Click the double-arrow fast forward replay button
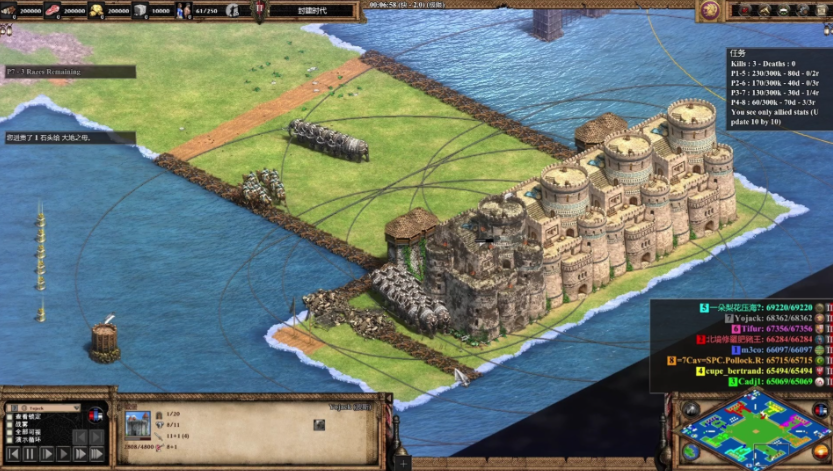 [80, 454]
